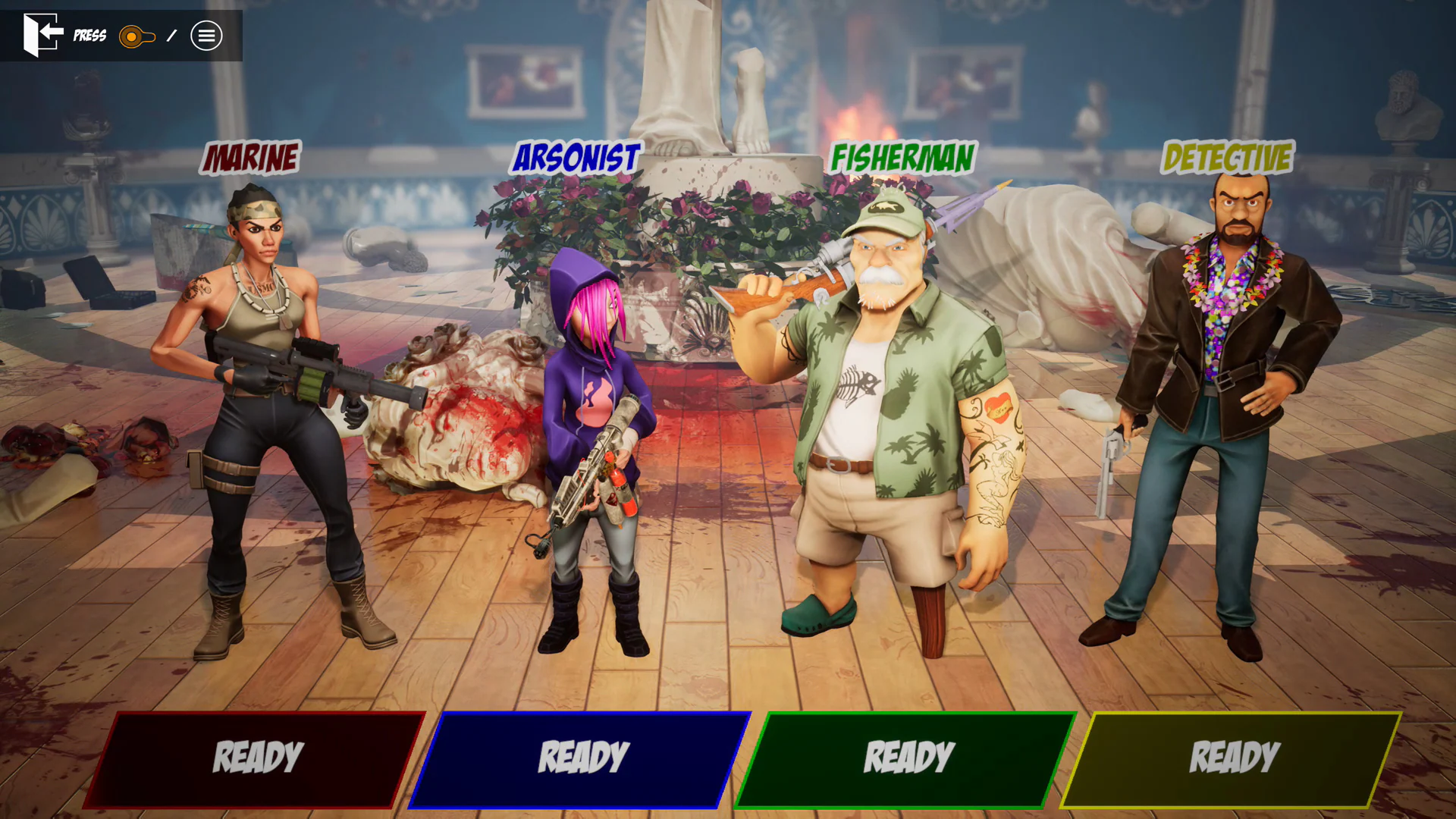The image size is (1456, 819).
Task: Pick the Fisherman name label
Action: tap(902, 158)
